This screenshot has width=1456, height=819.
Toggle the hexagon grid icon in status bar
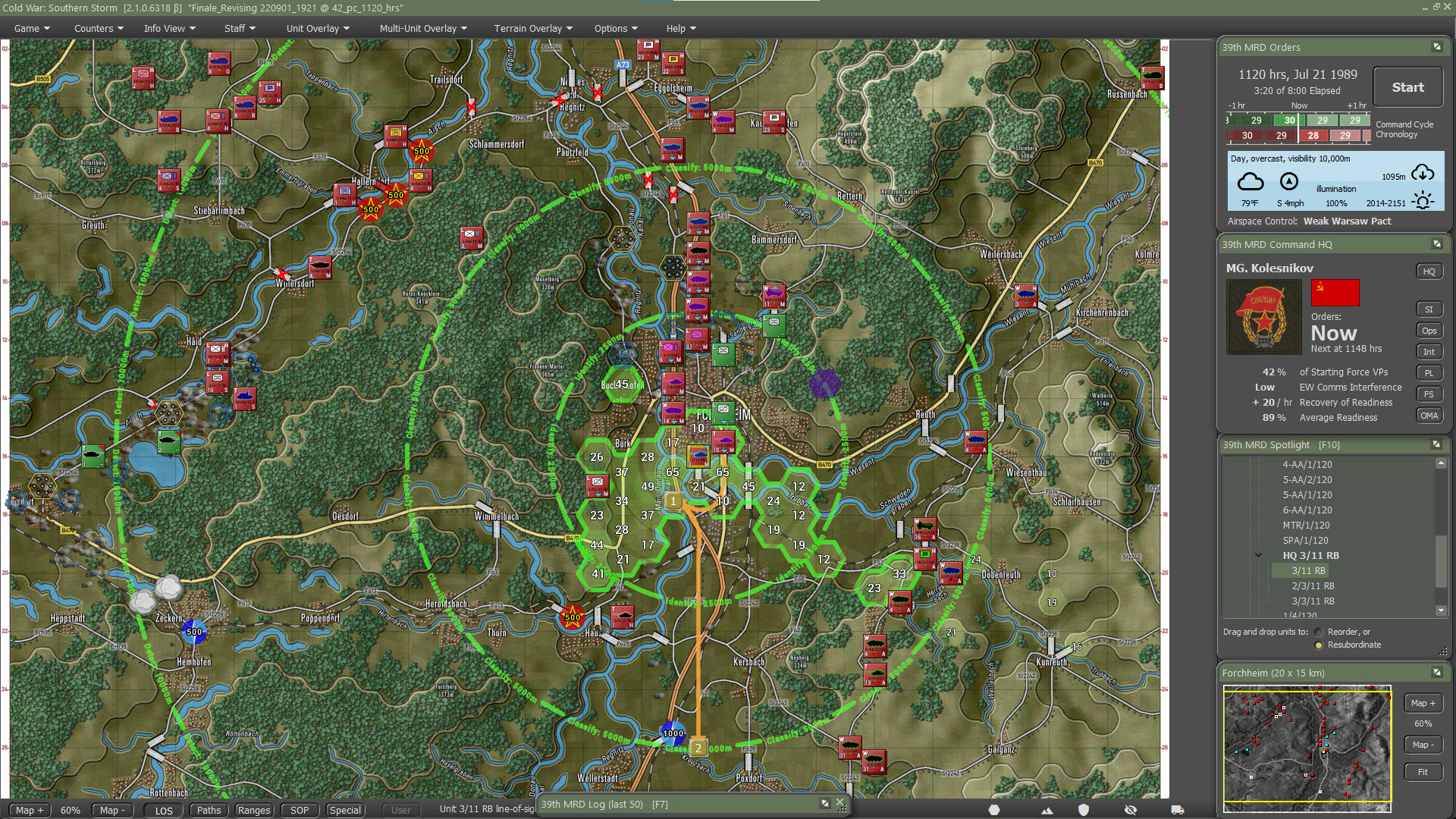pos(994,811)
